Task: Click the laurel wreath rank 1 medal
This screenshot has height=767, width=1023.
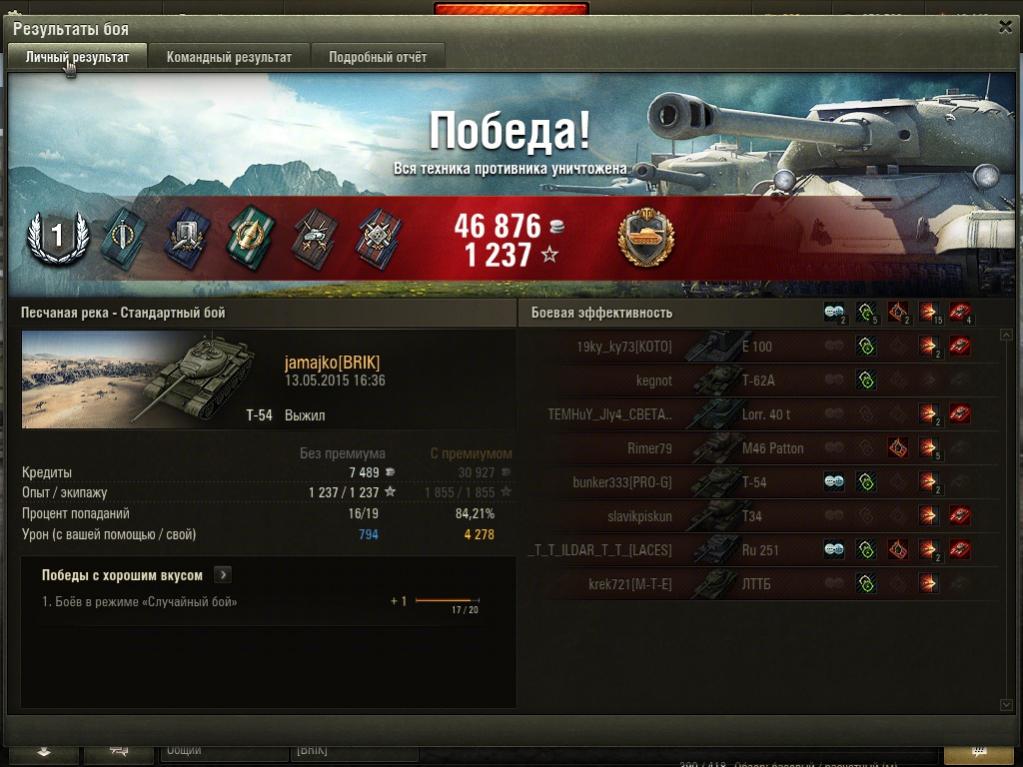Action: (57, 237)
